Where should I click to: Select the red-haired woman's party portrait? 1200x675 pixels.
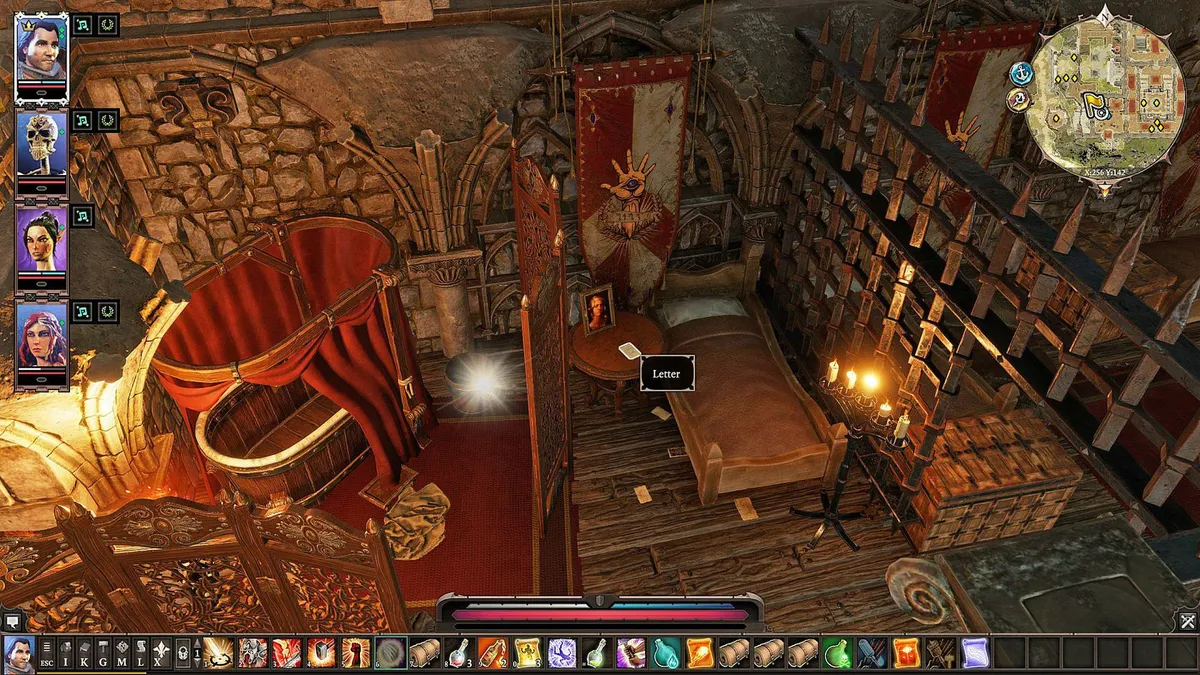[x=42, y=335]
